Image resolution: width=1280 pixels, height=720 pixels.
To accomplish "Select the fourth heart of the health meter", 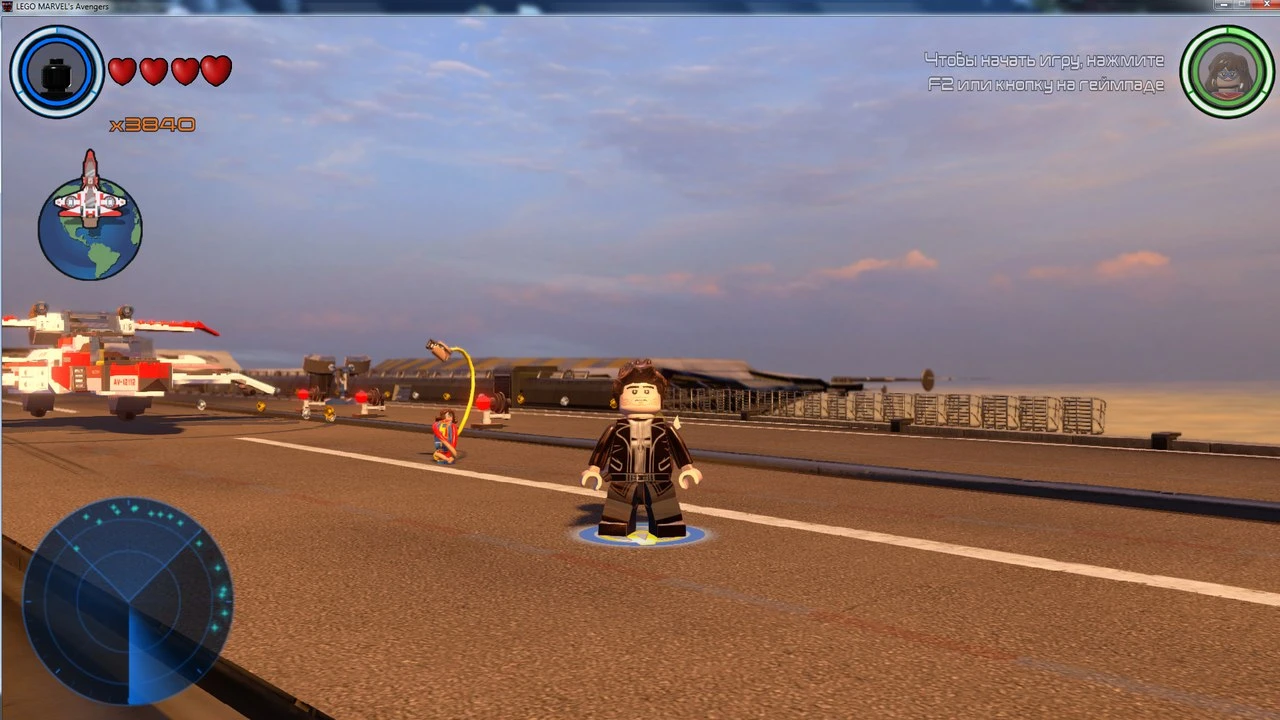I will pyautogui.click(x=215, y=70).
